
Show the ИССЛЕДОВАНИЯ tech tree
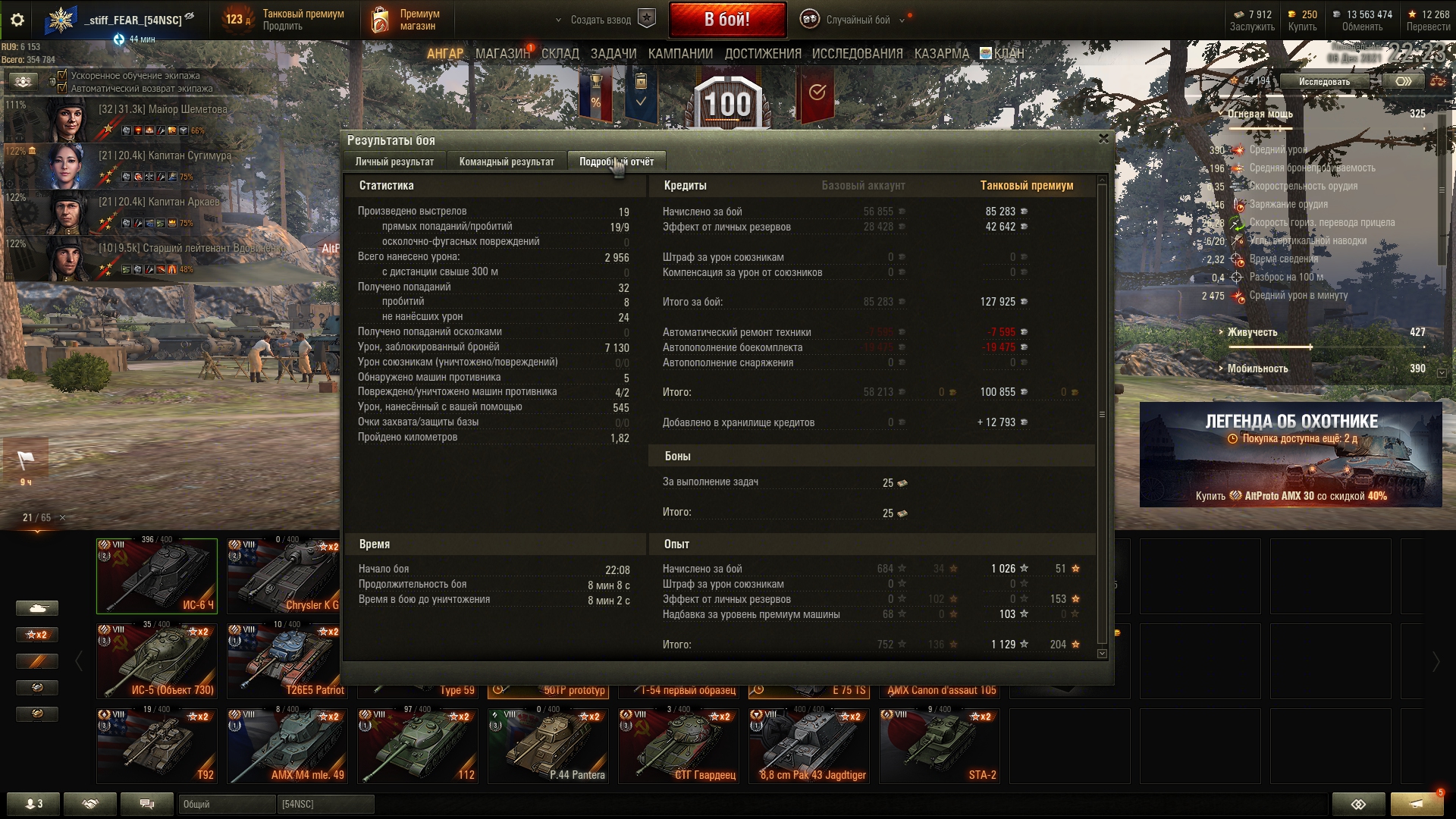(x=857, y=54)
